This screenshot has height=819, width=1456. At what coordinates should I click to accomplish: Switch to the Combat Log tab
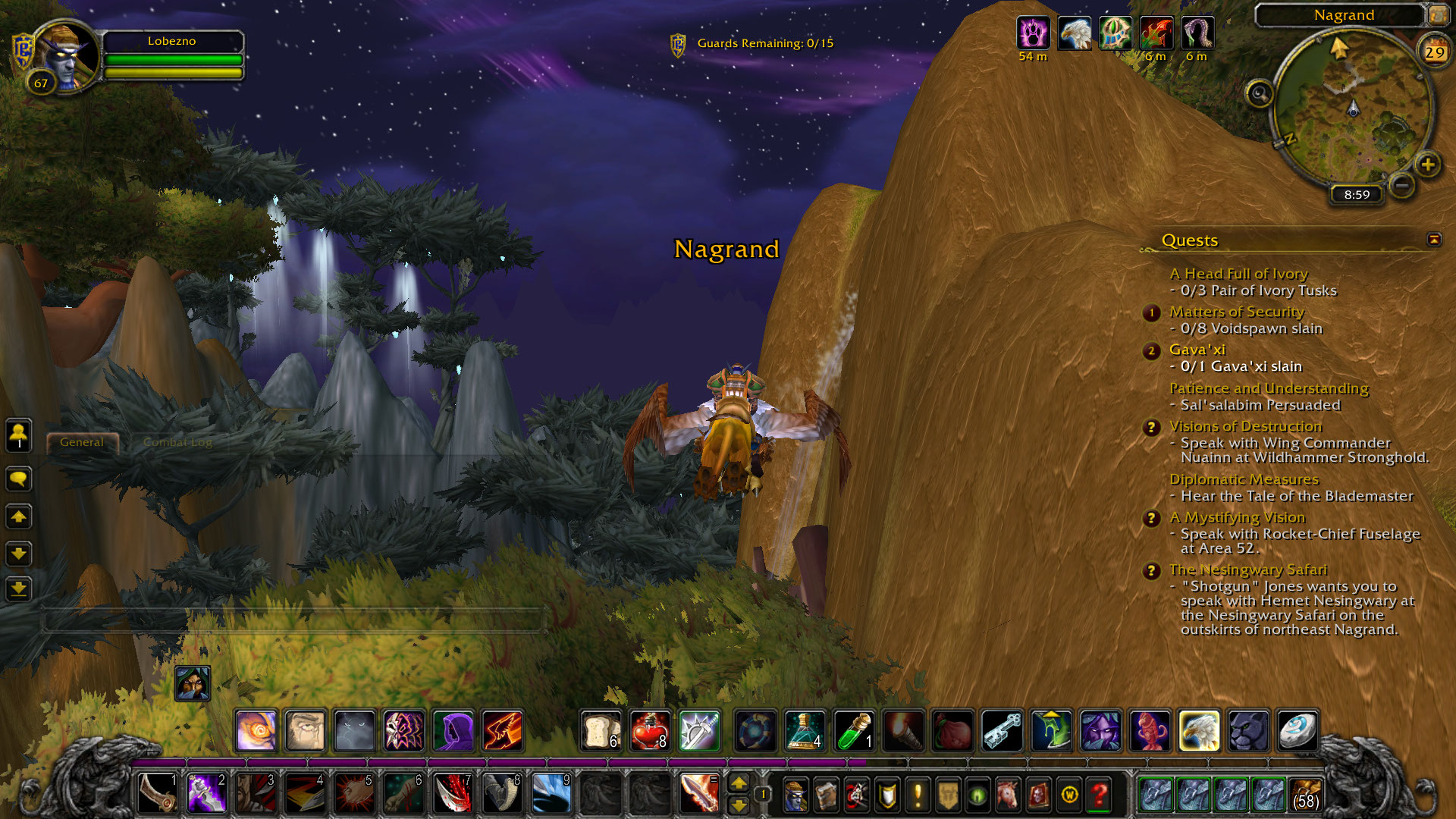(177, 442)
